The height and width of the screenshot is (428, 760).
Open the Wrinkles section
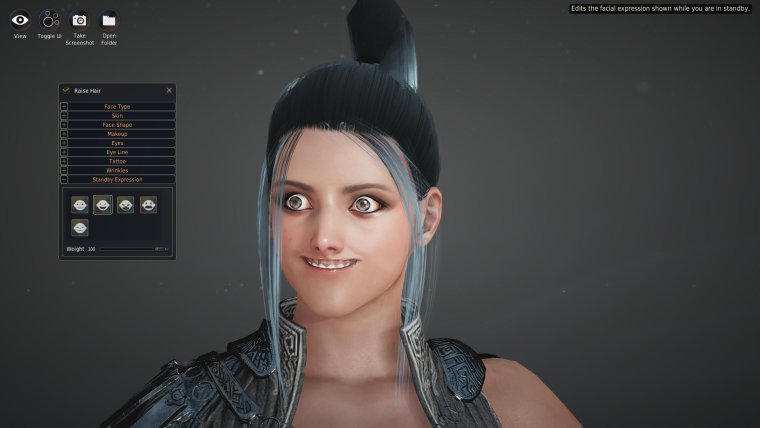click(x=117, y=170)
